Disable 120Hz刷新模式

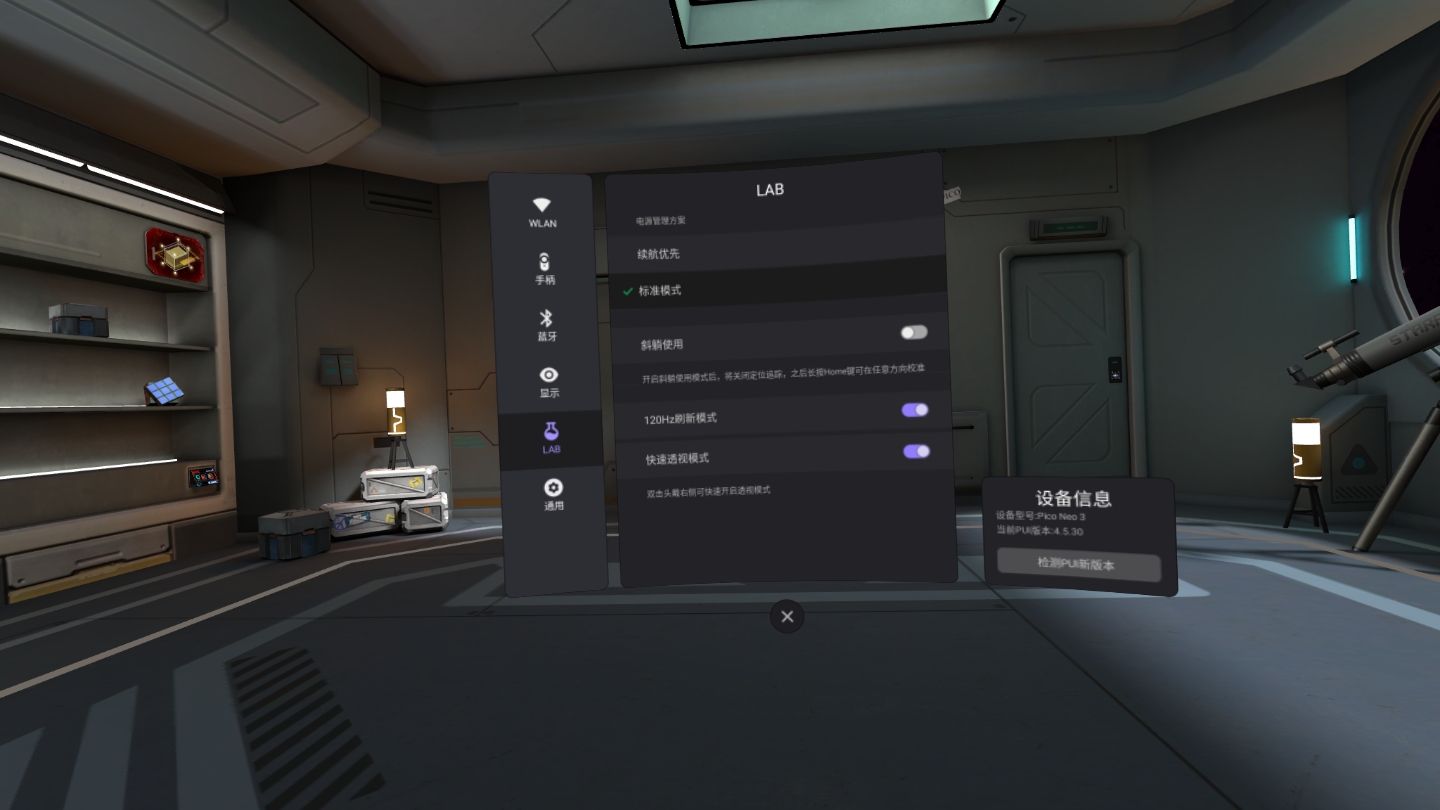tap(913, 410)
